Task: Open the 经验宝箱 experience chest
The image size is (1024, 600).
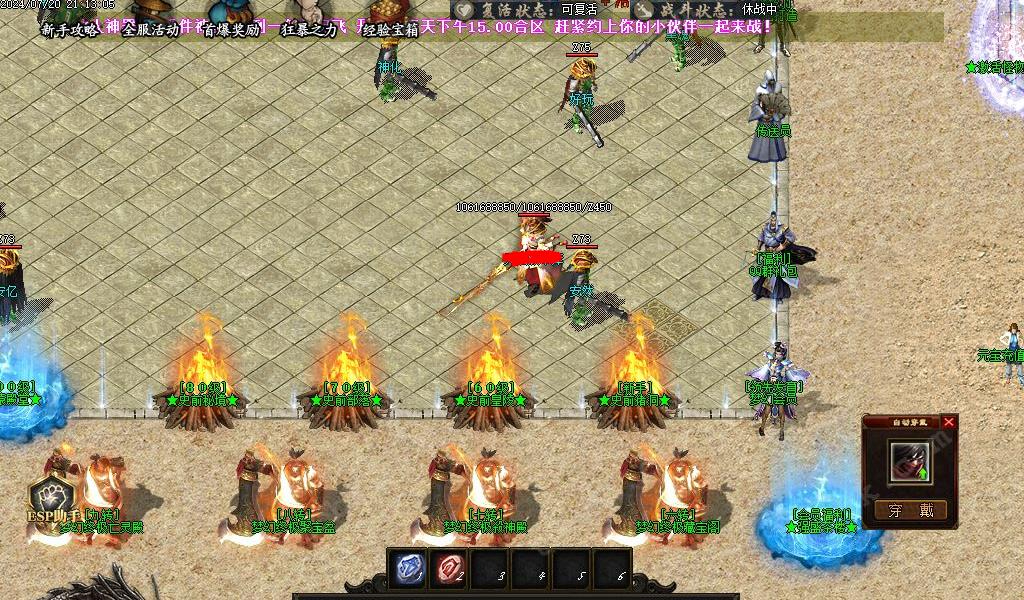Action: 390,30
